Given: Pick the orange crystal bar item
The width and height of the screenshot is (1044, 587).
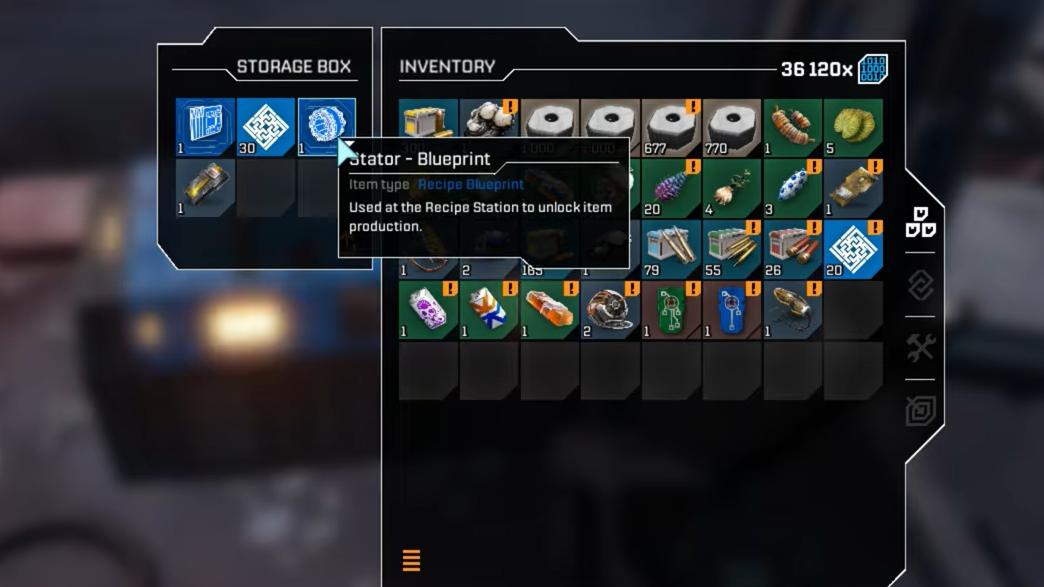Looking at the screenshot, I should pos(550,310).
